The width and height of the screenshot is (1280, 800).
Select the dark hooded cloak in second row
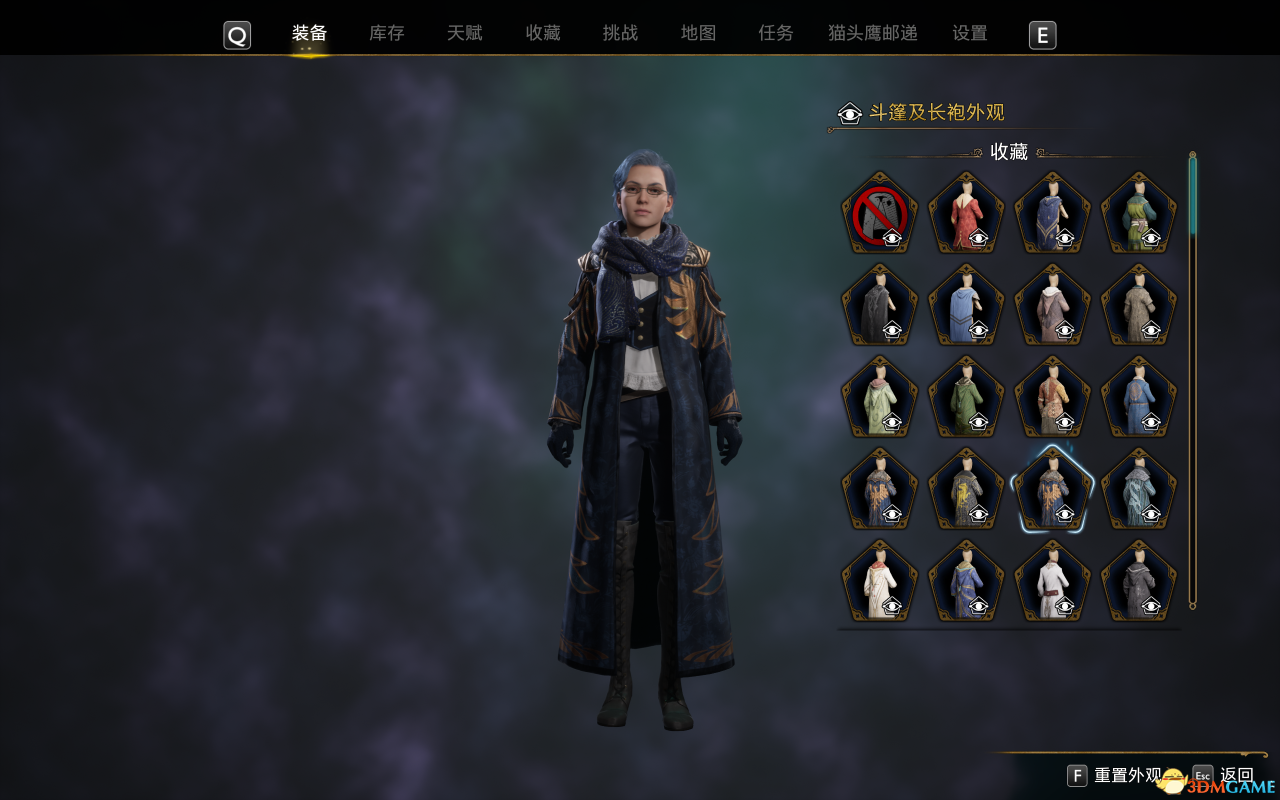pos(879,303)
